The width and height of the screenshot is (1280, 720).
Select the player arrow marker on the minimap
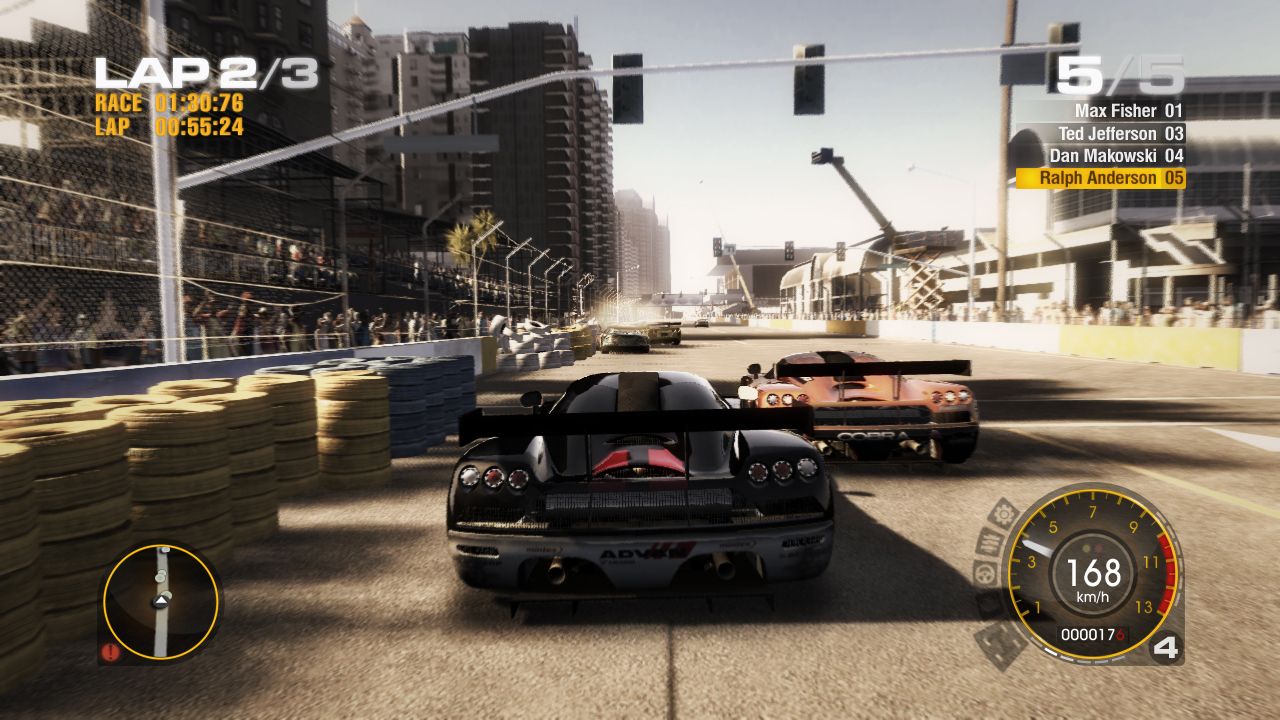[x=161, y=600]
